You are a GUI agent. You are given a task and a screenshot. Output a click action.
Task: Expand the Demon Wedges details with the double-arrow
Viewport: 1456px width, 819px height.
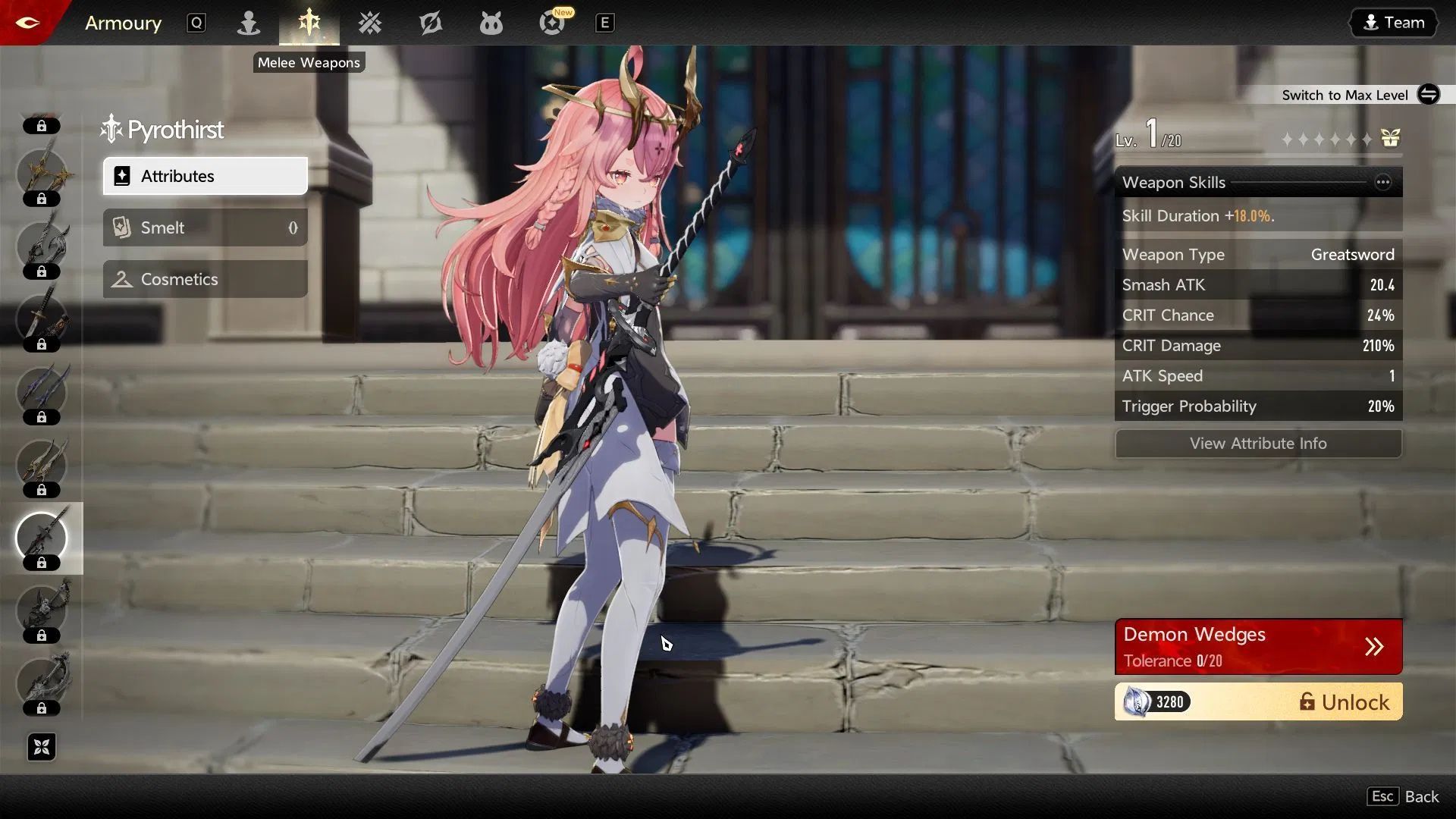(1374, 646)
